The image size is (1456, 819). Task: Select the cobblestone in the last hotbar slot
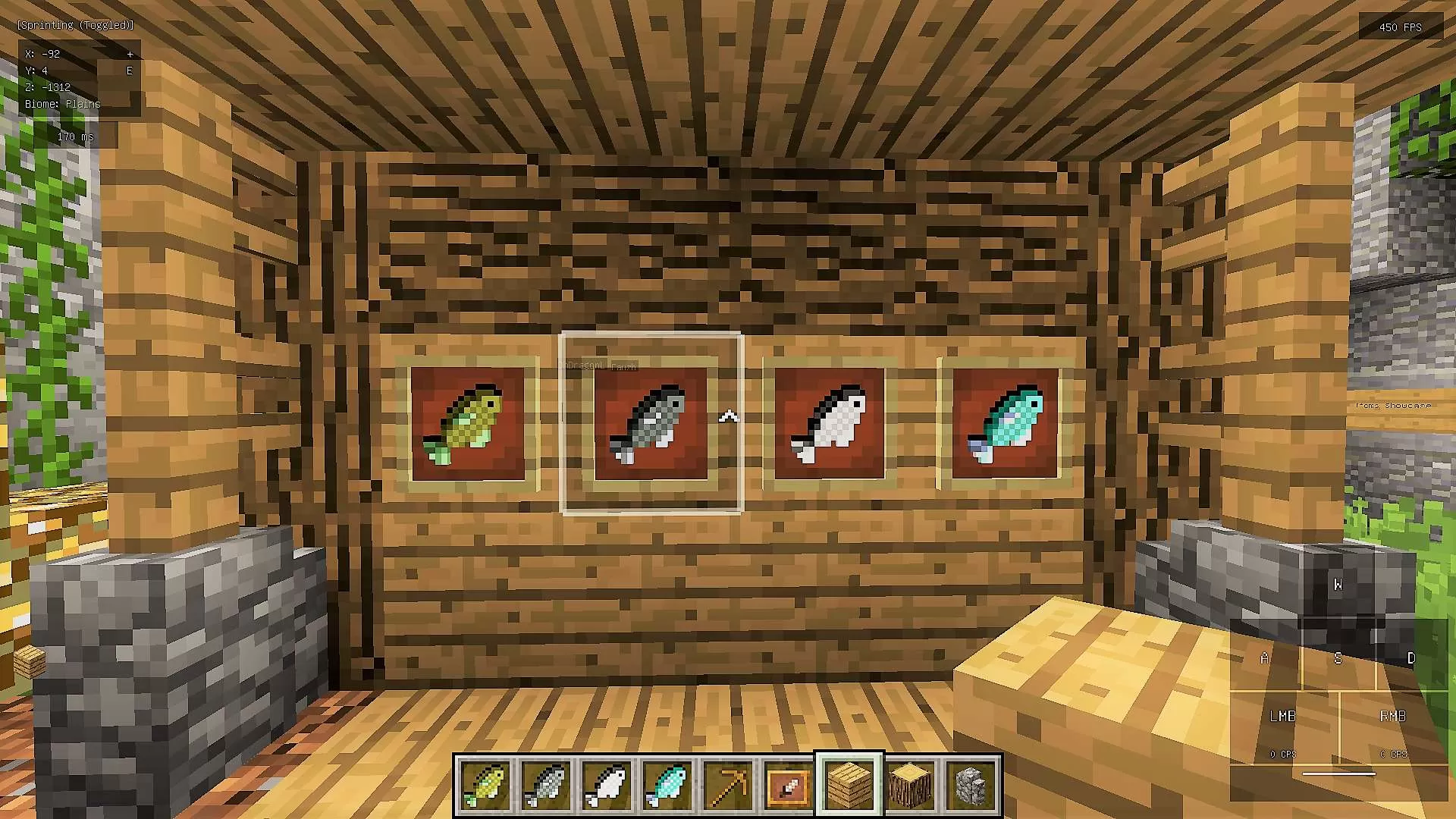(971, 785)
